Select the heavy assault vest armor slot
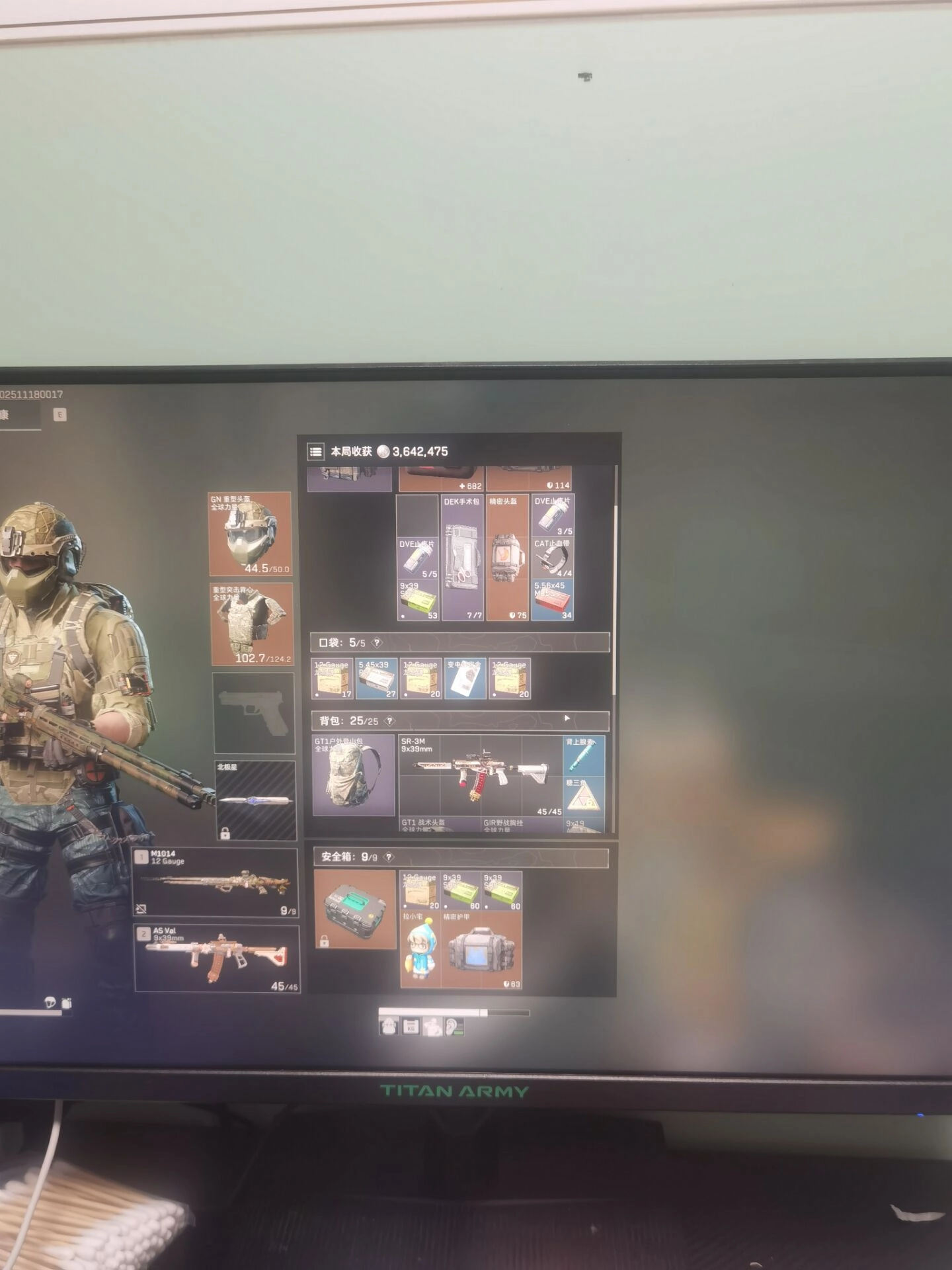This screenshot has height=1270, width=952. coord(251,624)
